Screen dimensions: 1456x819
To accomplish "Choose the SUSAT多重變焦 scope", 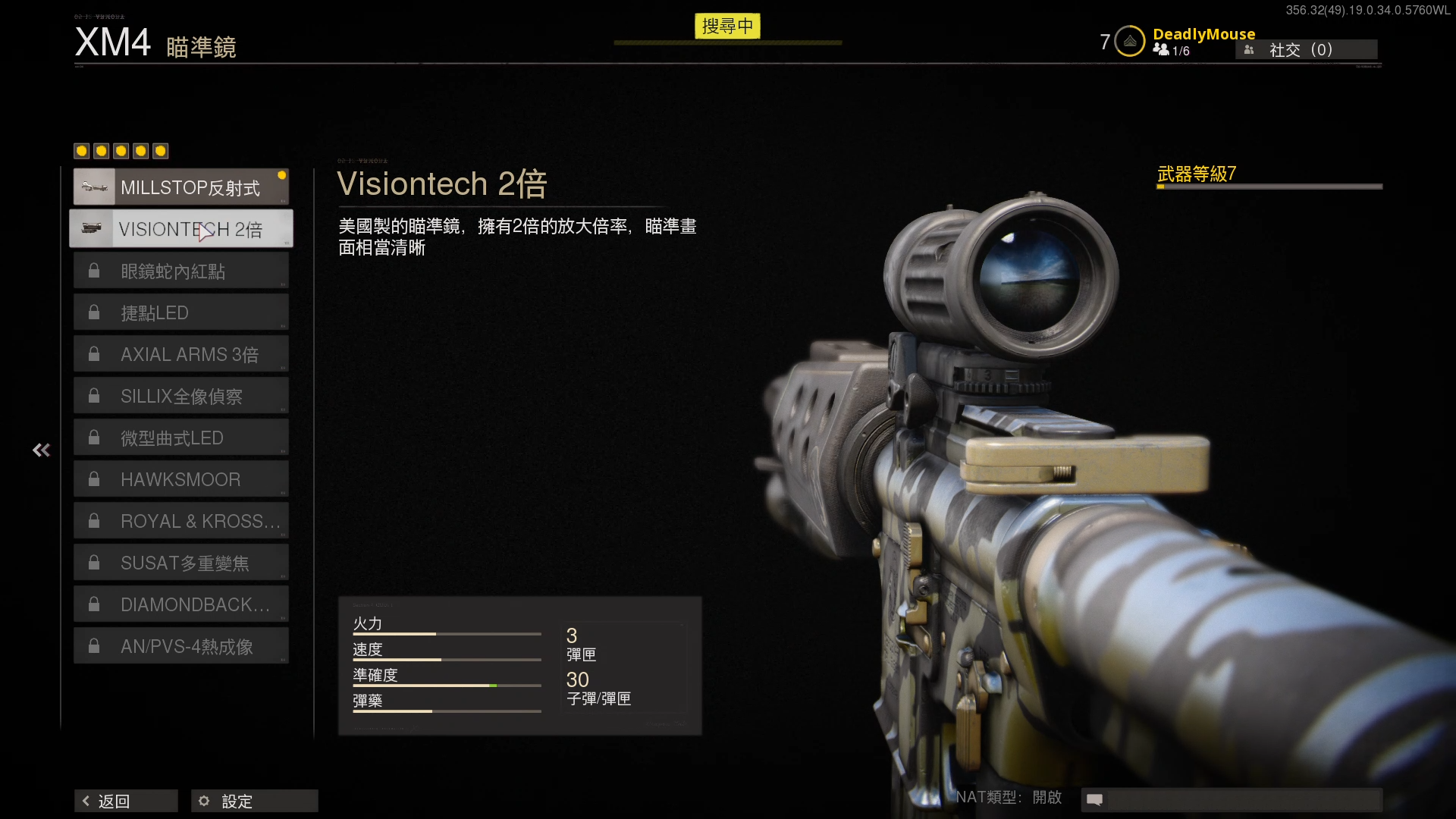I will tap(180, 563).
